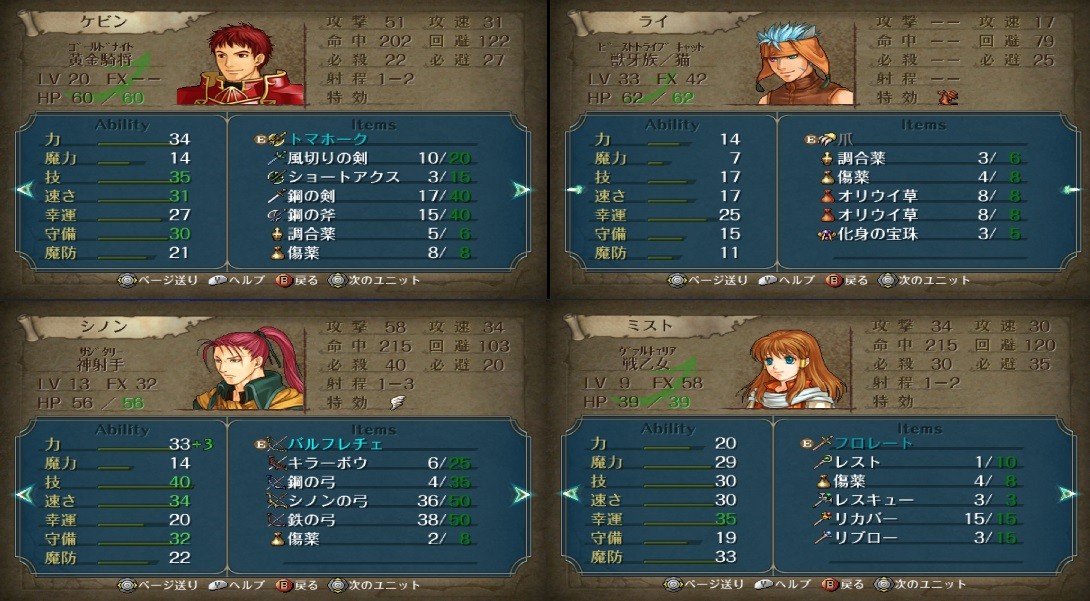Image resolution: width=1090 pixels, height=601 pixels.
Task: Select the ショートアクス item row
Action: (x=343, y=177)
